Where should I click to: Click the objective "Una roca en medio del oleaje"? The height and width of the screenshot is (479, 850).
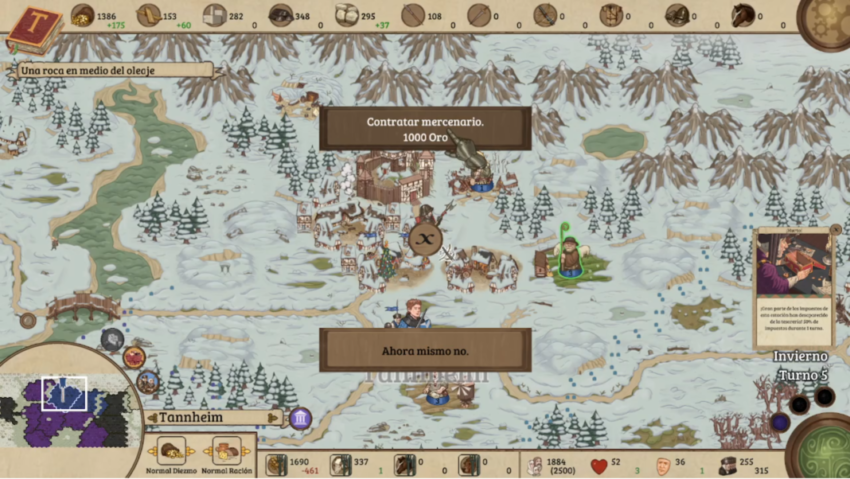[112, 70]
